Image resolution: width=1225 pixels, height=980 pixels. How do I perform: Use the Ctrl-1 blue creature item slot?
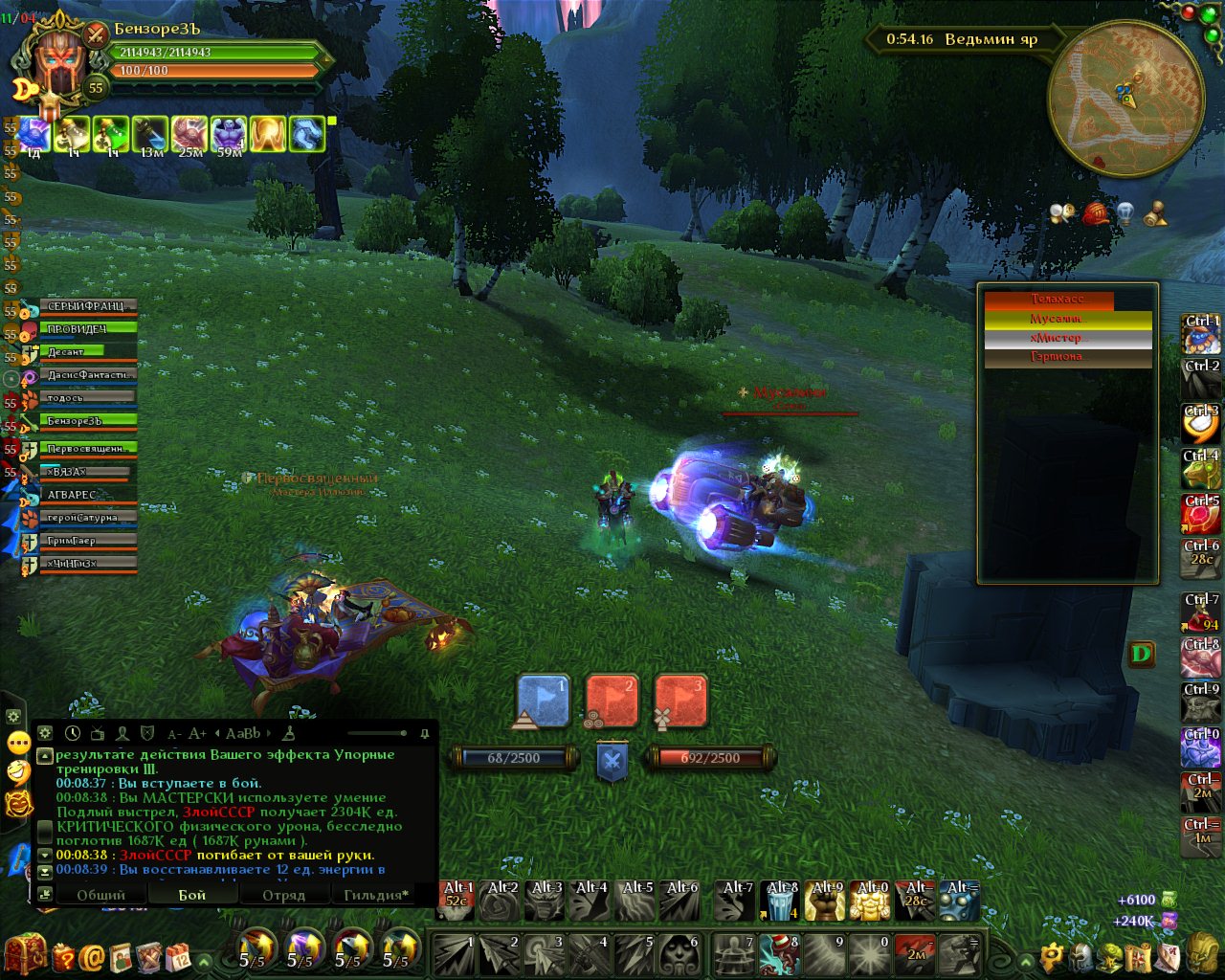point(1201,334)
